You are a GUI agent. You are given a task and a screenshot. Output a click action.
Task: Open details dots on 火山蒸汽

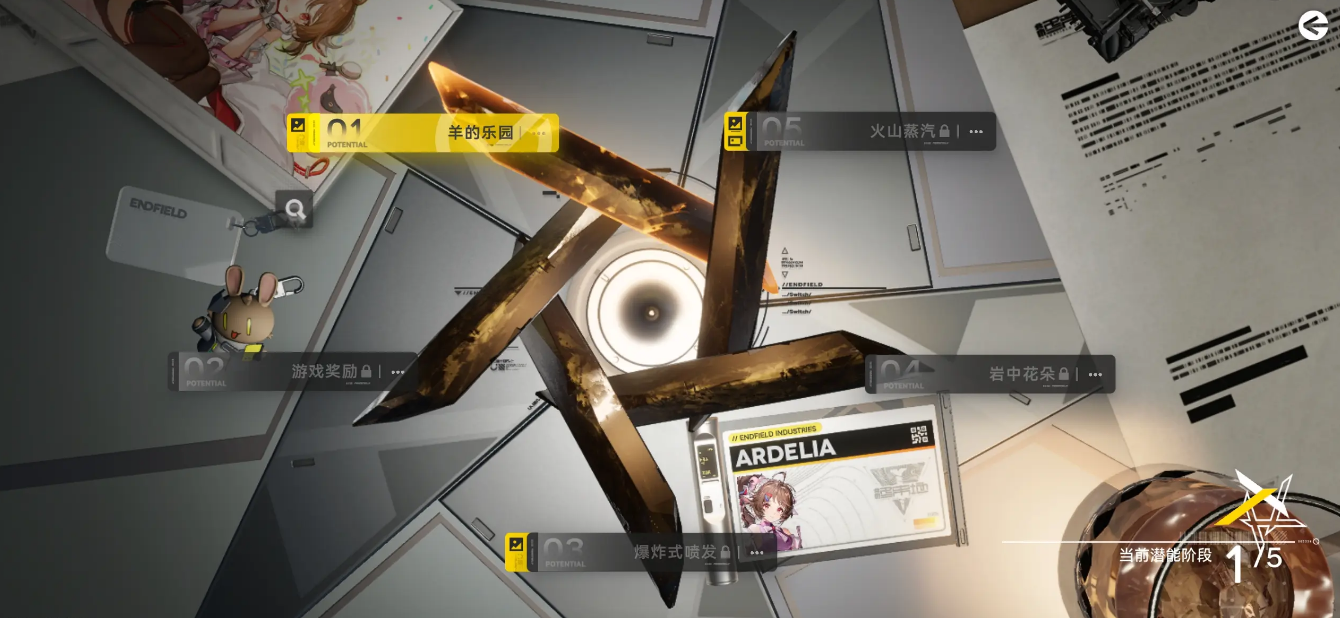click(976, 131)
